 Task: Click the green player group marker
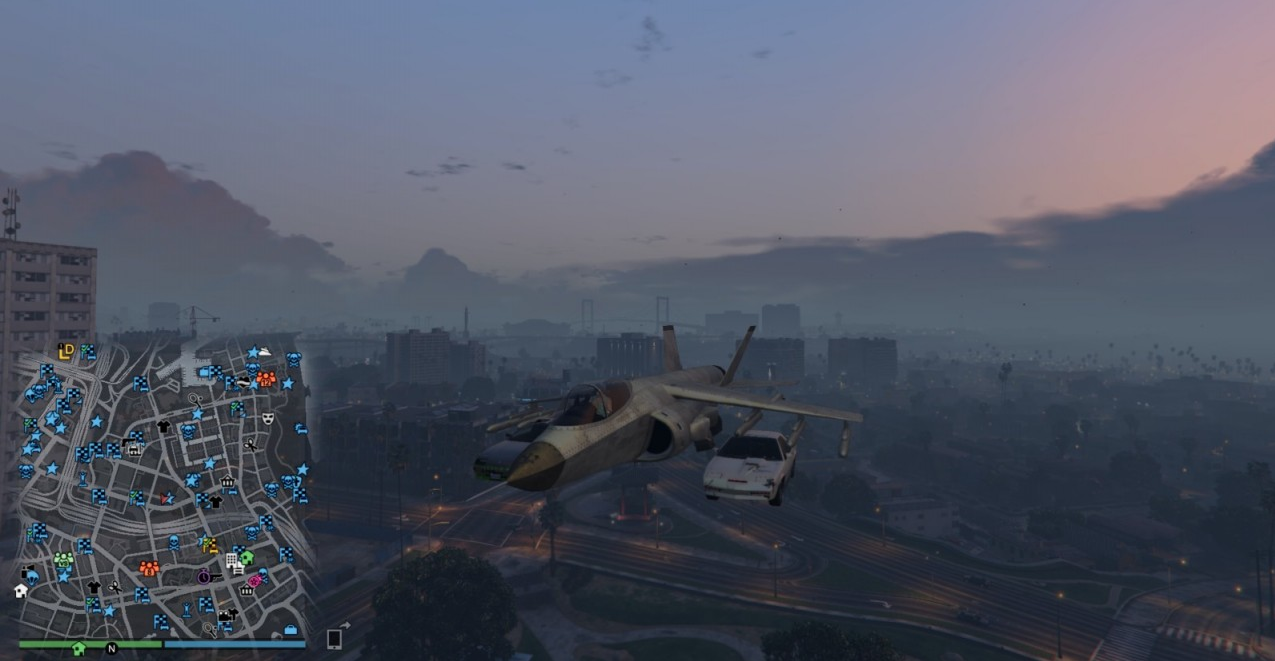click(63, 560)
